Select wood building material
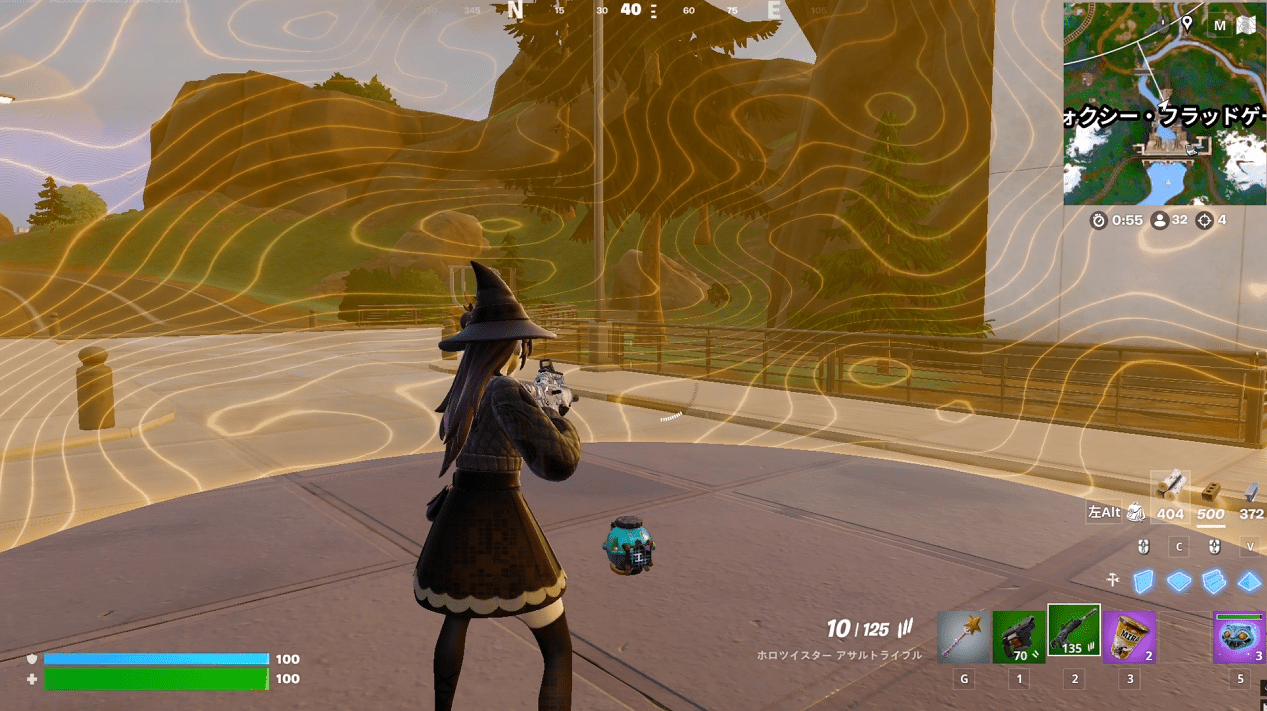This screenshot has height=711, width=1267. pos(1169,487)
